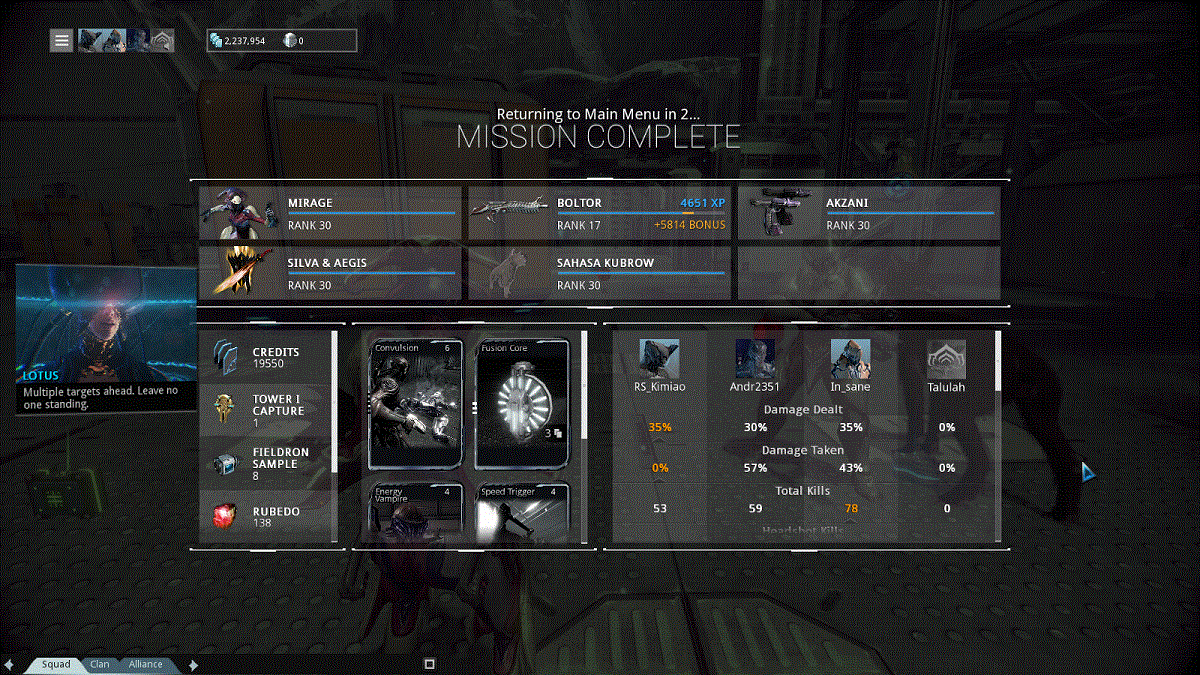Select the Boltor weapon panel
This screenshot has width=1200, height=675.
click(600, 213)
